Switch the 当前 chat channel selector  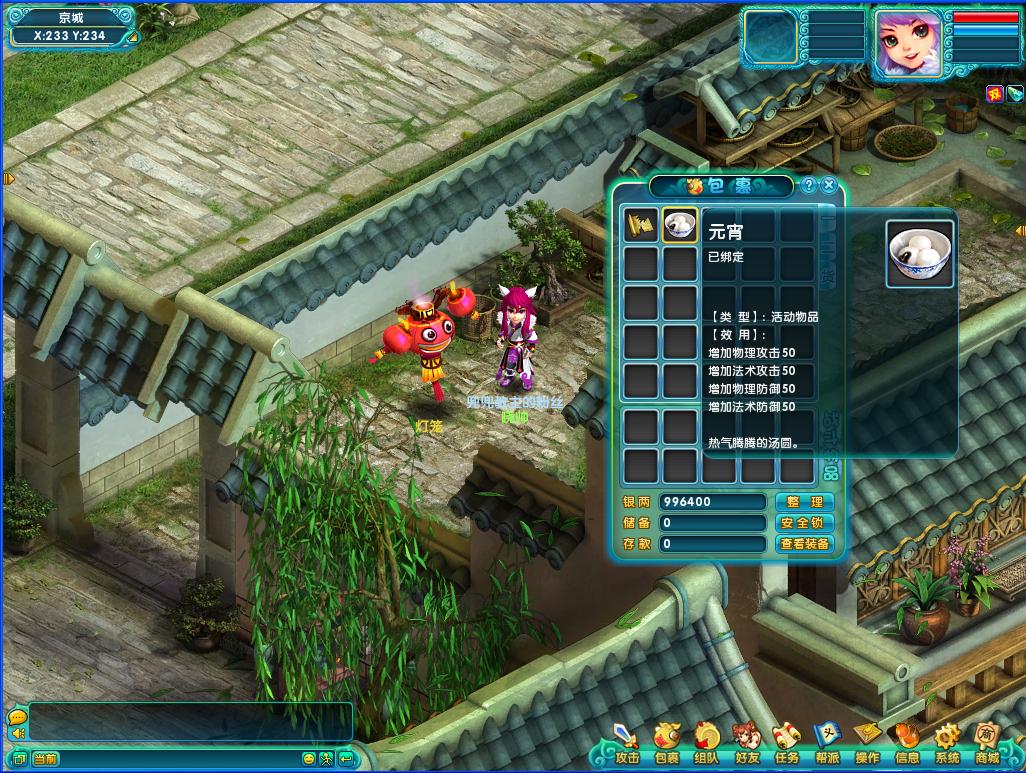45,759
